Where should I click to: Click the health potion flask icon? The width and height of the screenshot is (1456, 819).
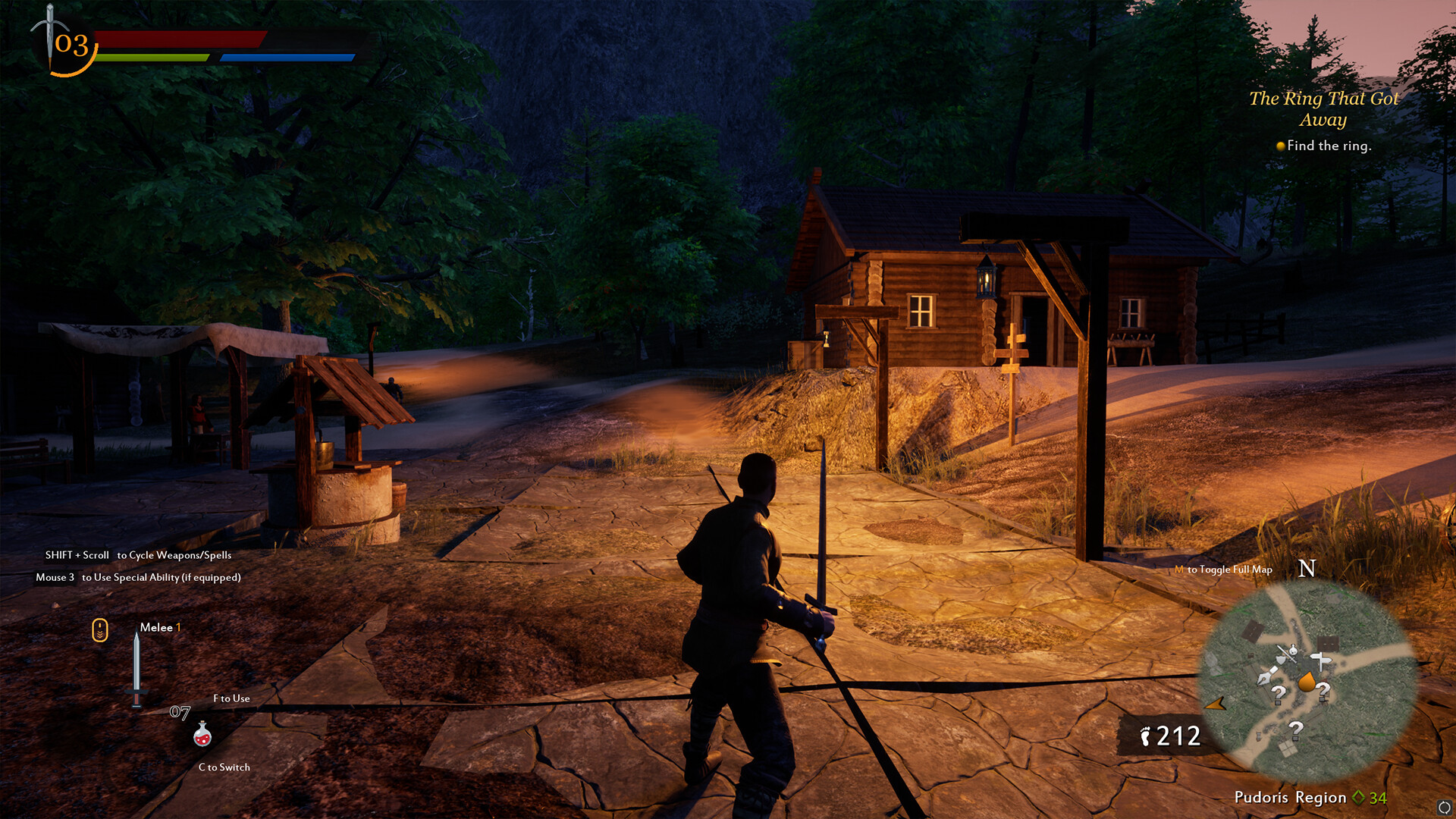pyautogui.click(x=202, y=735)
